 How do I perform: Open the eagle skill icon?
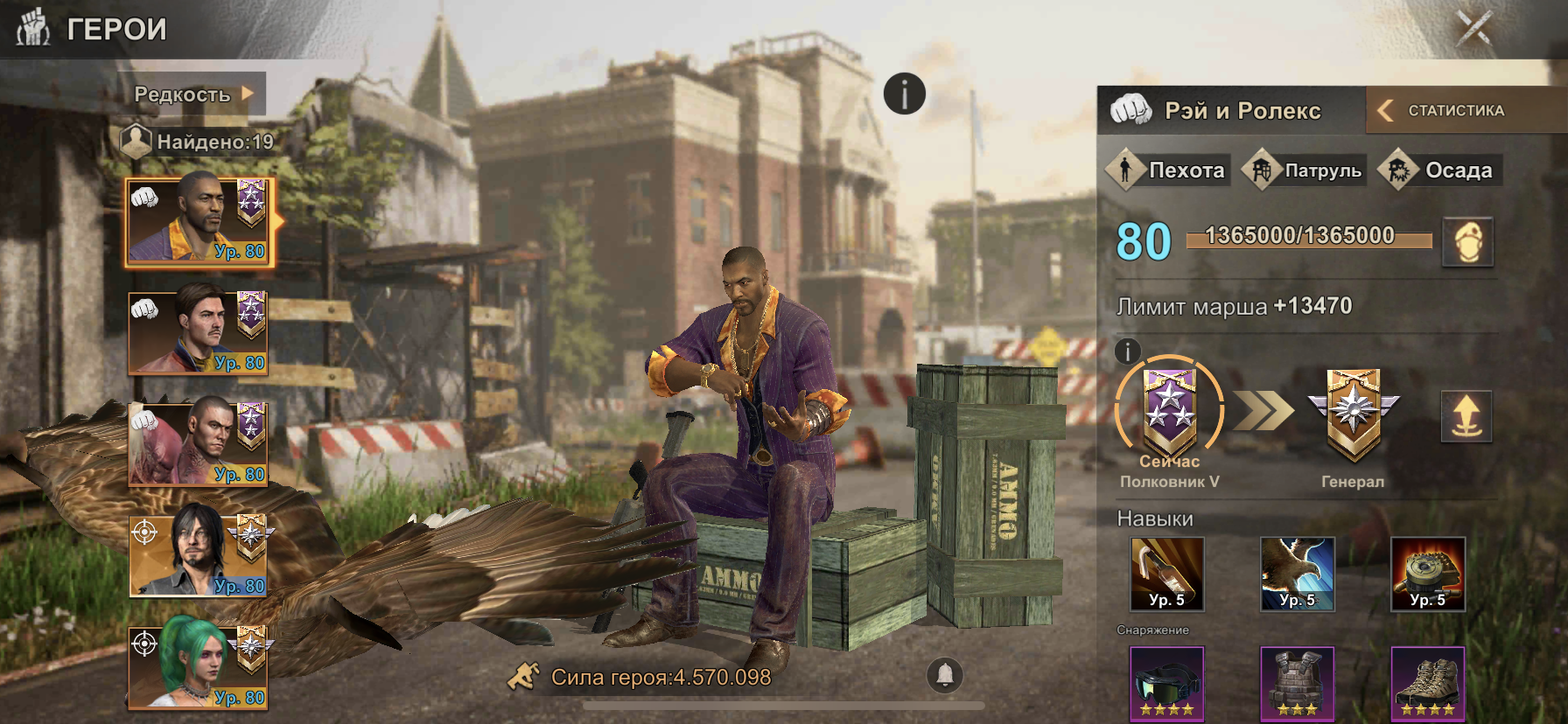coord(1298,574)
